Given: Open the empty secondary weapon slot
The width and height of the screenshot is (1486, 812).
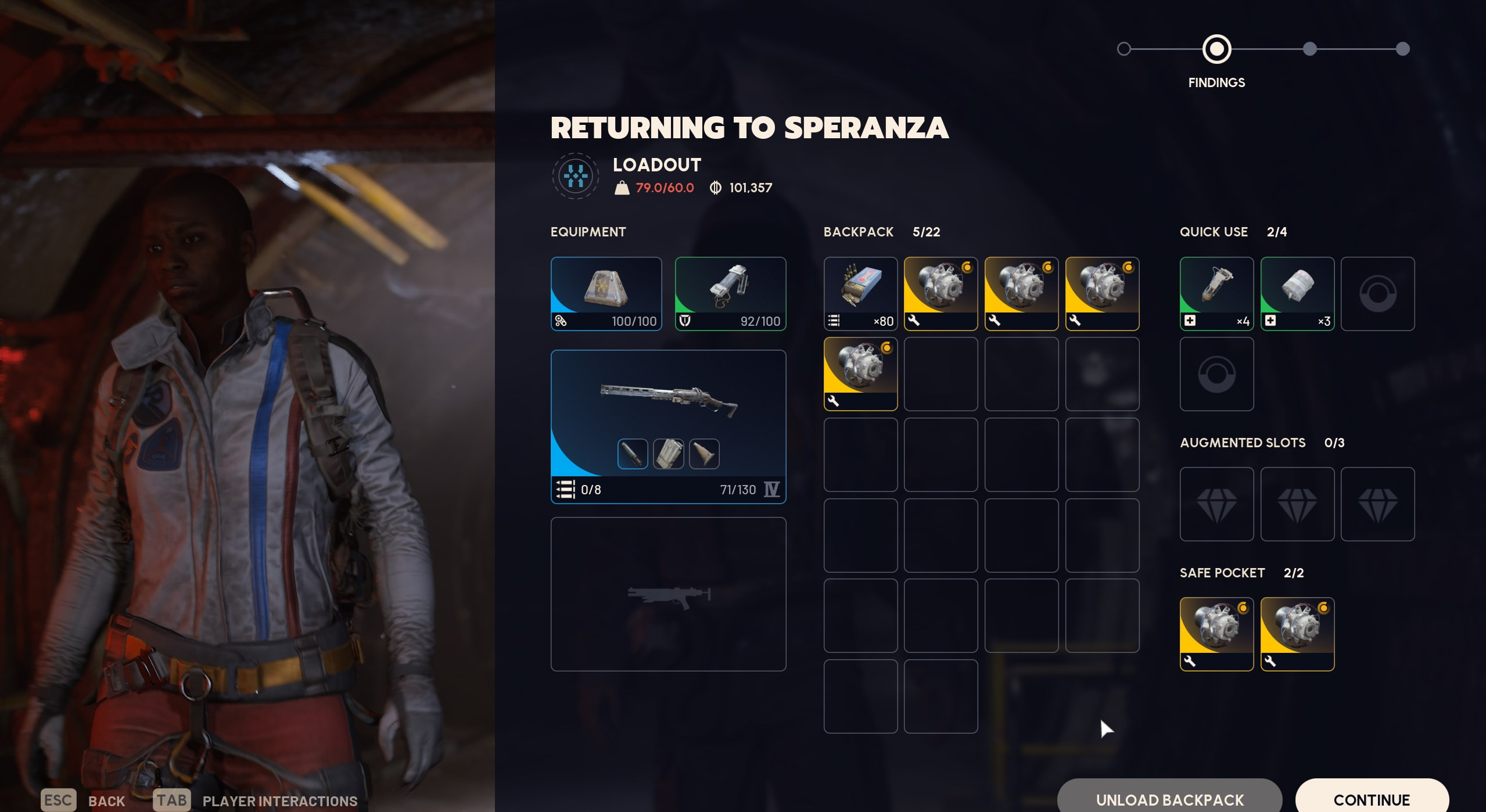Looking at the screenshot, I should pyautogui.click(x=668, y=594).
